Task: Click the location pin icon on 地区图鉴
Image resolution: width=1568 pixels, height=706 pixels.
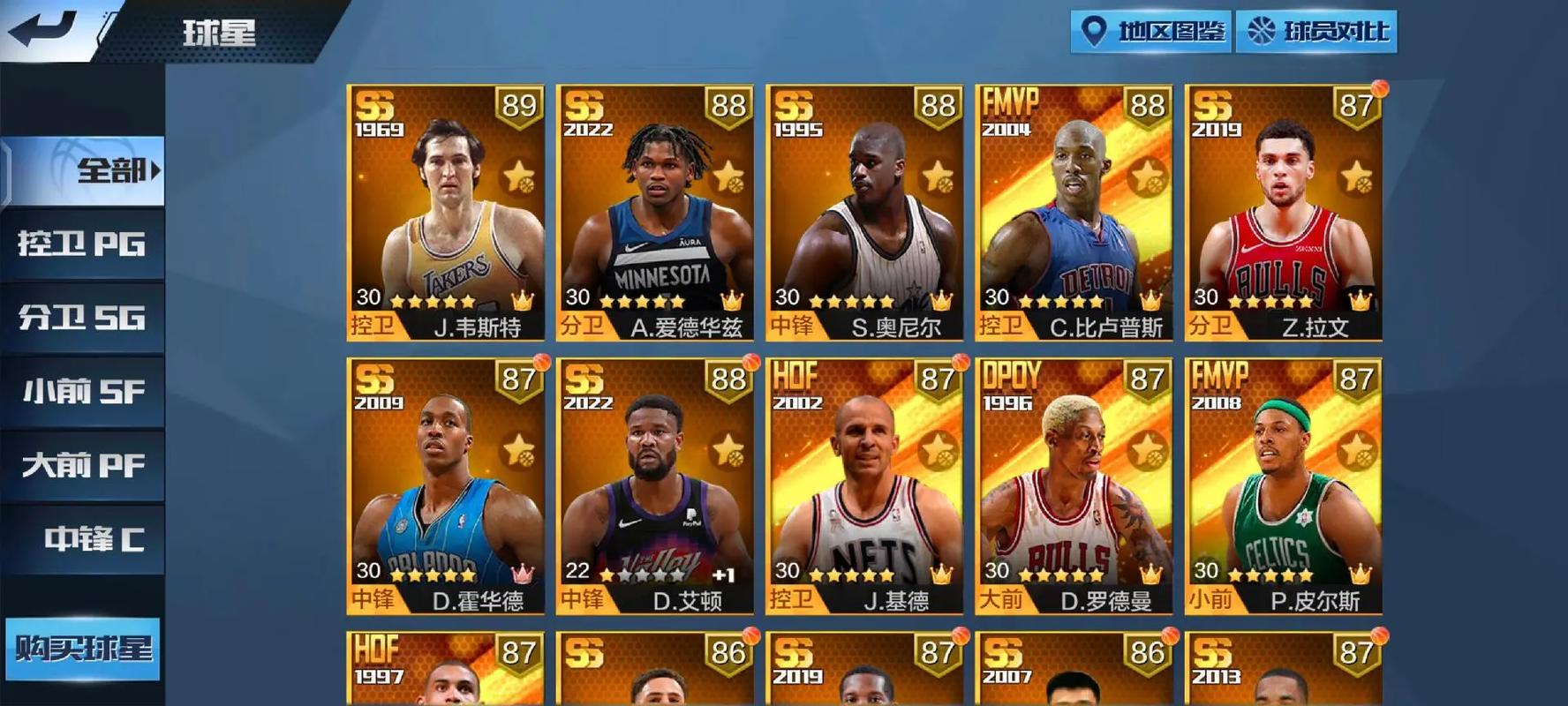Action: (1095, 32)
